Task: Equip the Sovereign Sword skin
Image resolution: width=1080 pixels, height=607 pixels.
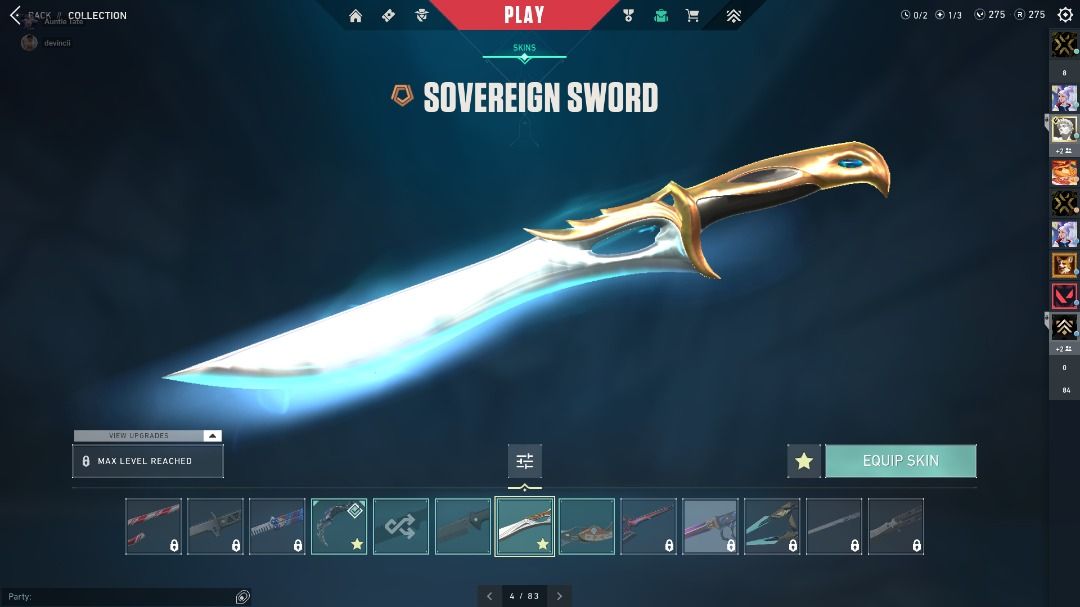Action: pos(900,461)
